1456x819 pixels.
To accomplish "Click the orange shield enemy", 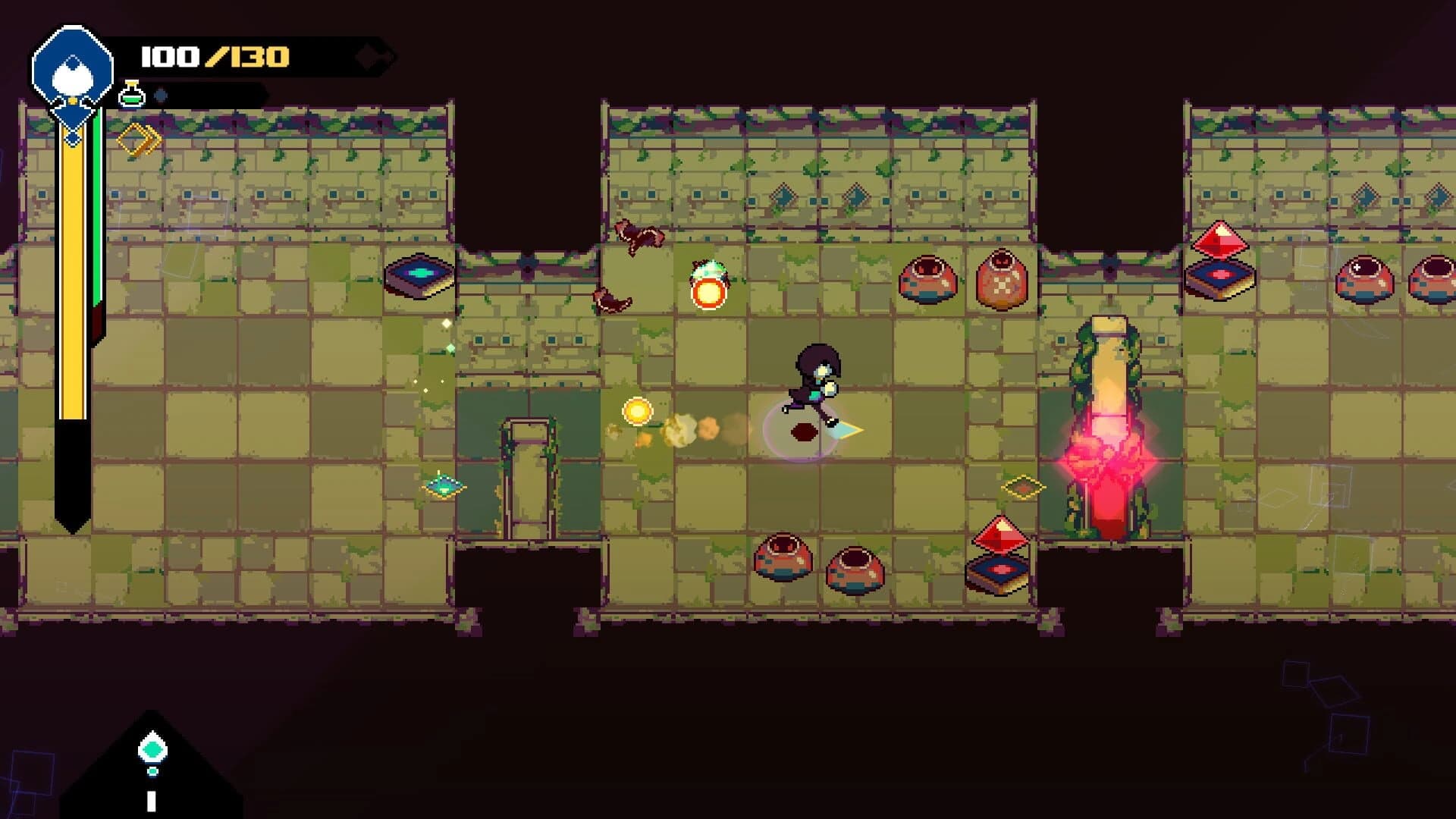I will pyautogui.click(x=708, y=288).
